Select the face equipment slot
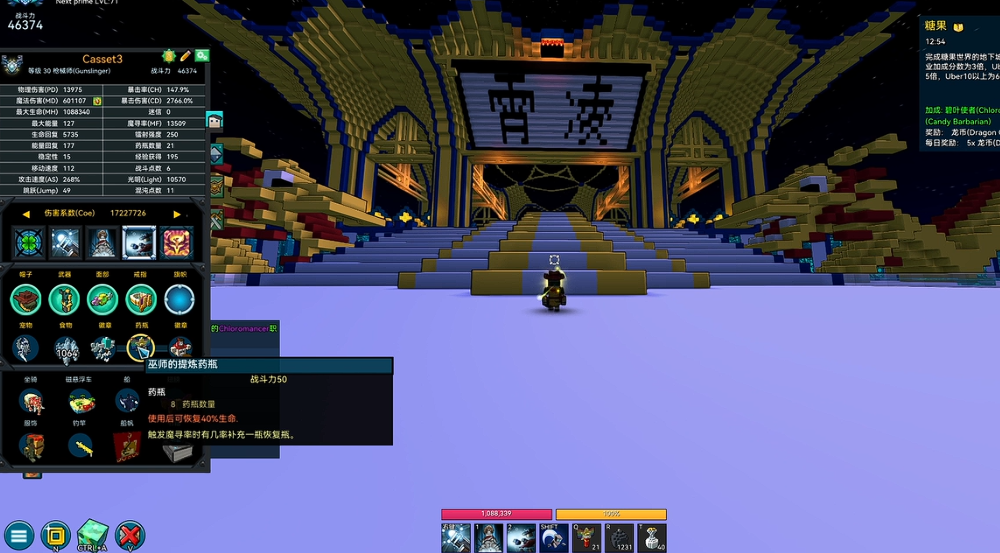Screen dimensions: 1000x553 click(x=102, y=298)
